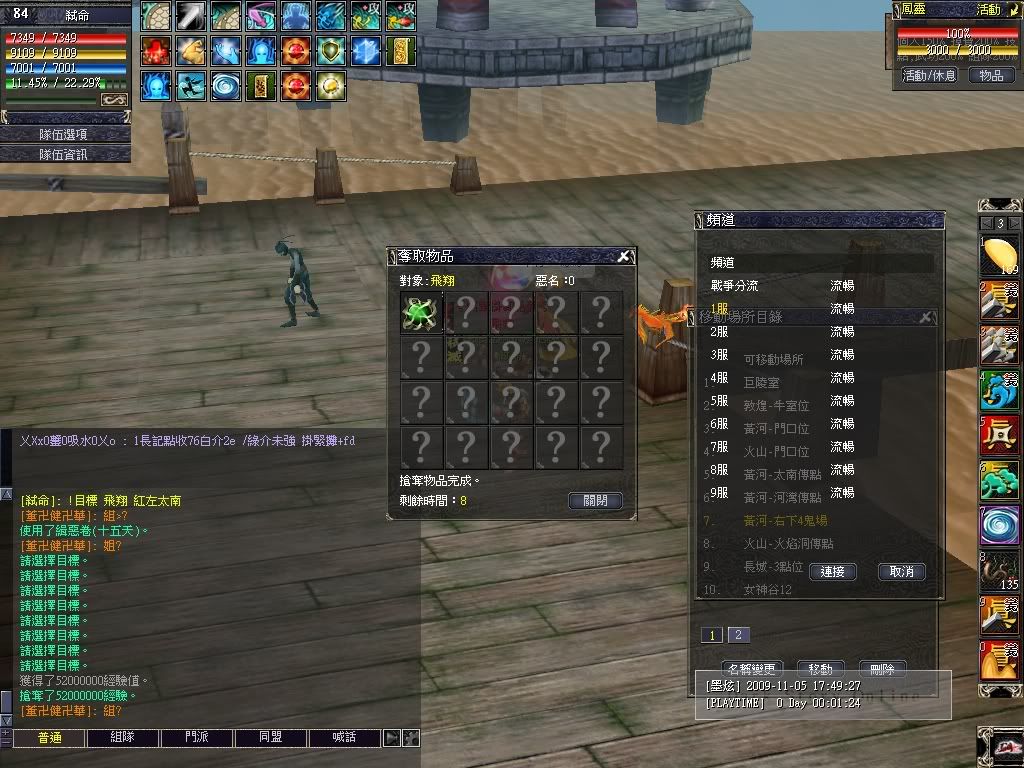This screenshot has height=768, width=1024.
Task: Open 隊伍資訊 party info
Action: pos(63,154)
